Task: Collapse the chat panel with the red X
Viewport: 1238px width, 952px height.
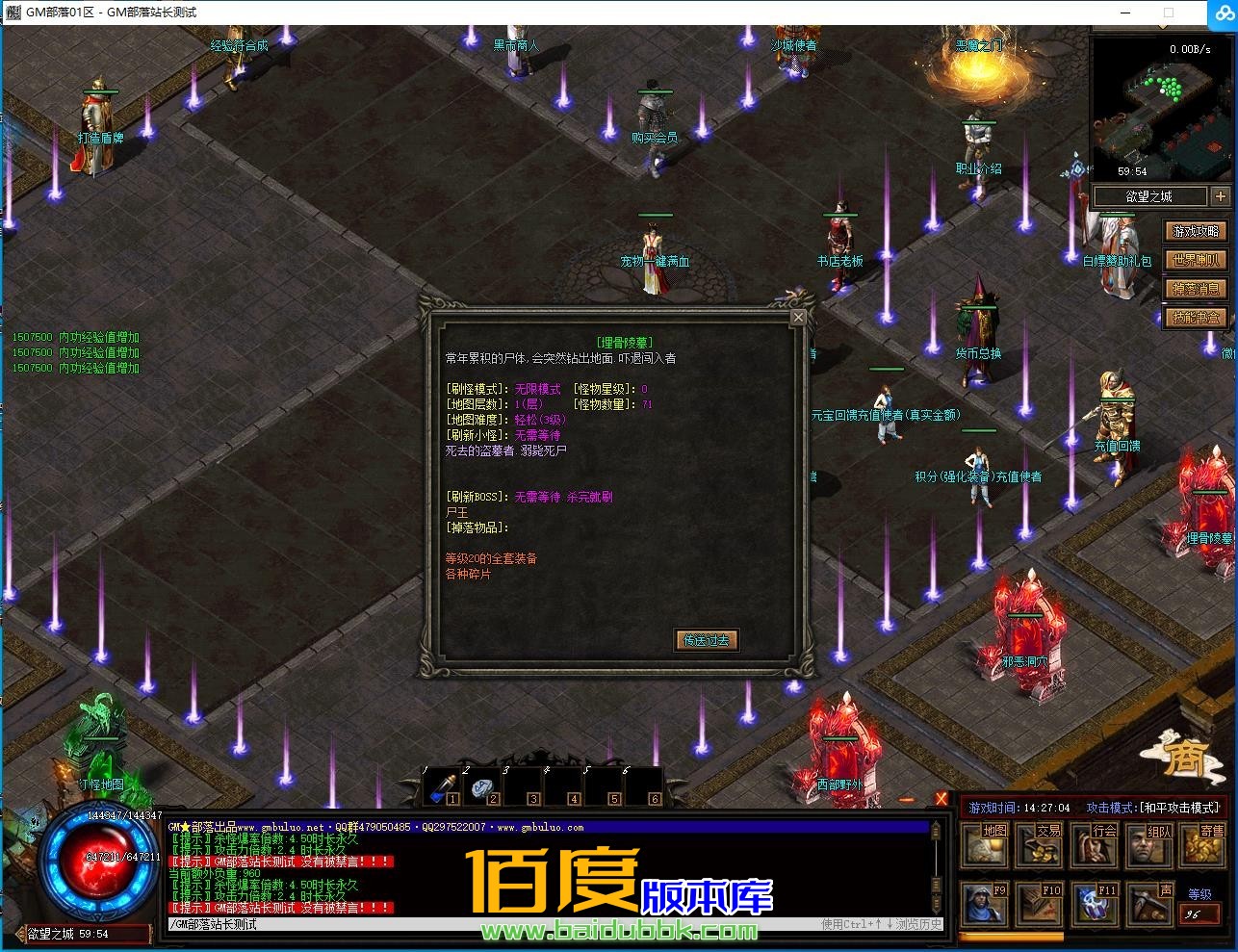Action: [941, 799]
